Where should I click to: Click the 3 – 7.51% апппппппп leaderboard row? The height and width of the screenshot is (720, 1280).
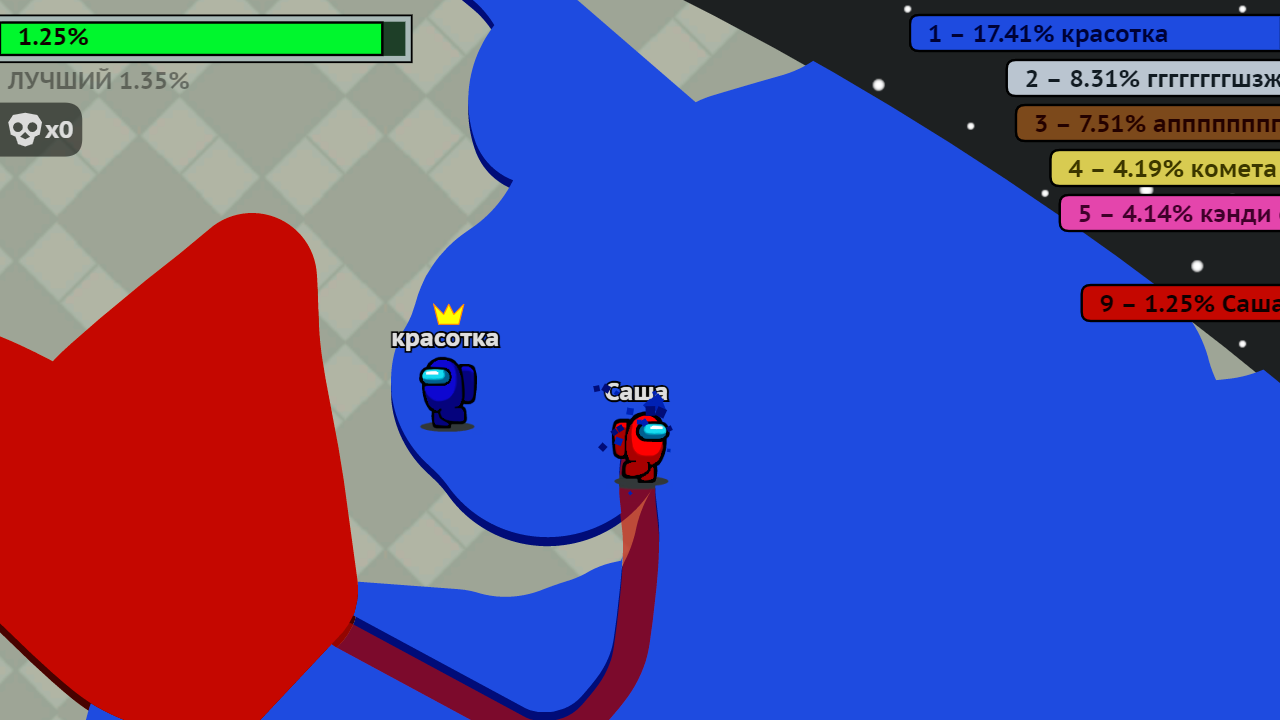click(x=1150, y=123)
